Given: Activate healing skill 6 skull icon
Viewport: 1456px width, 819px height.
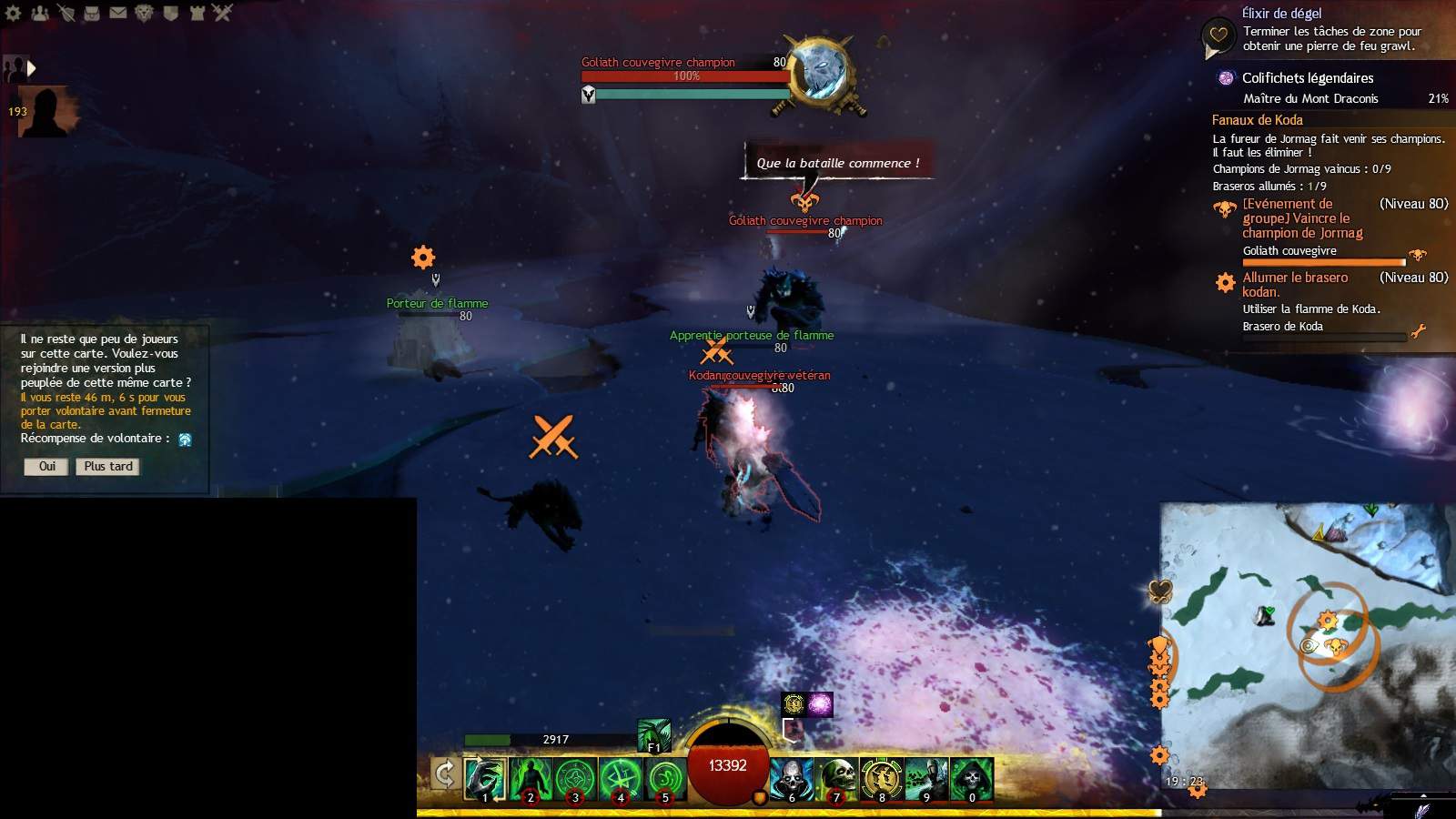Looking at the screenshot, I should pos(792,780).
